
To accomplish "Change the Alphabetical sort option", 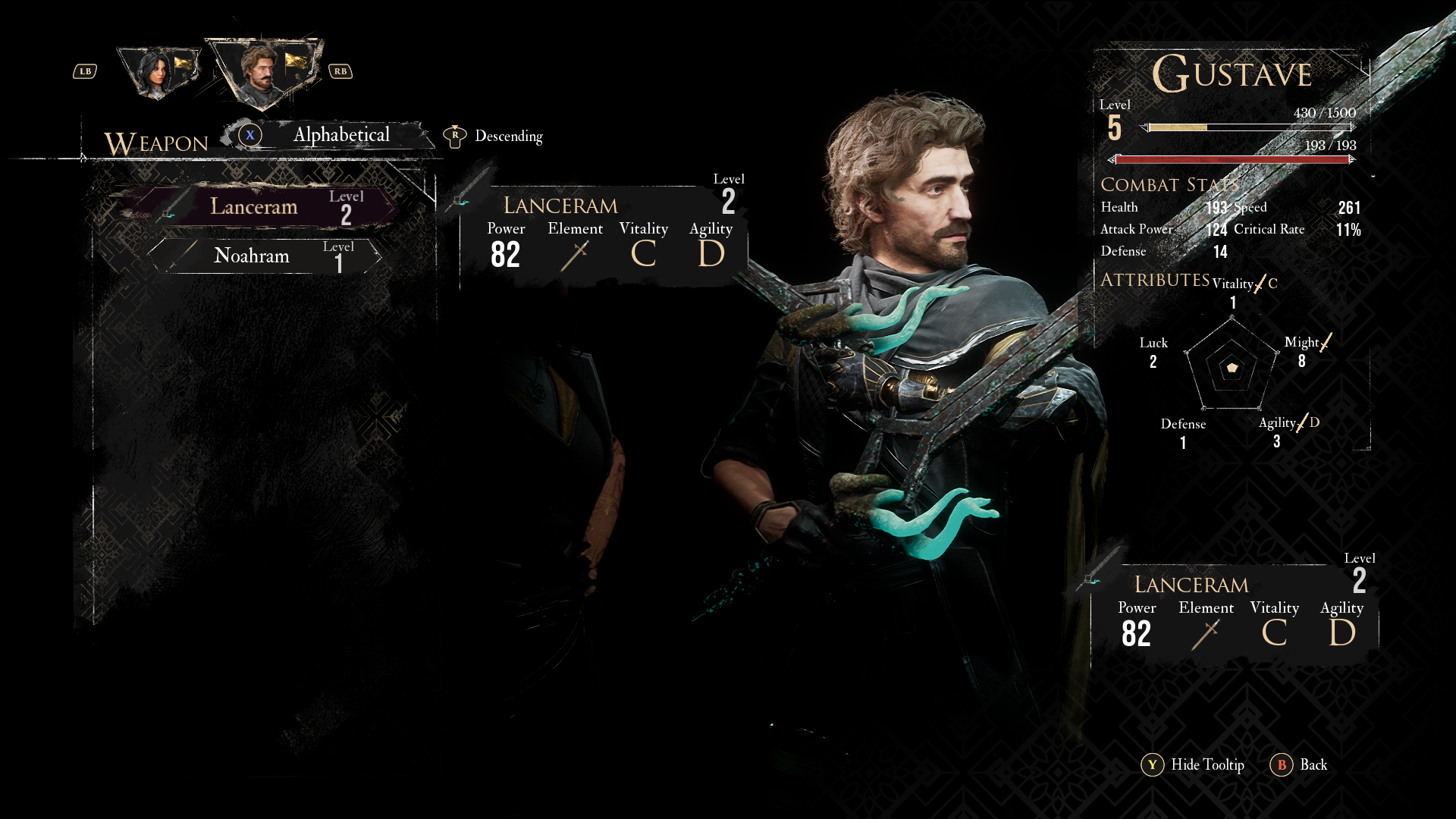I will click(340, 136).
